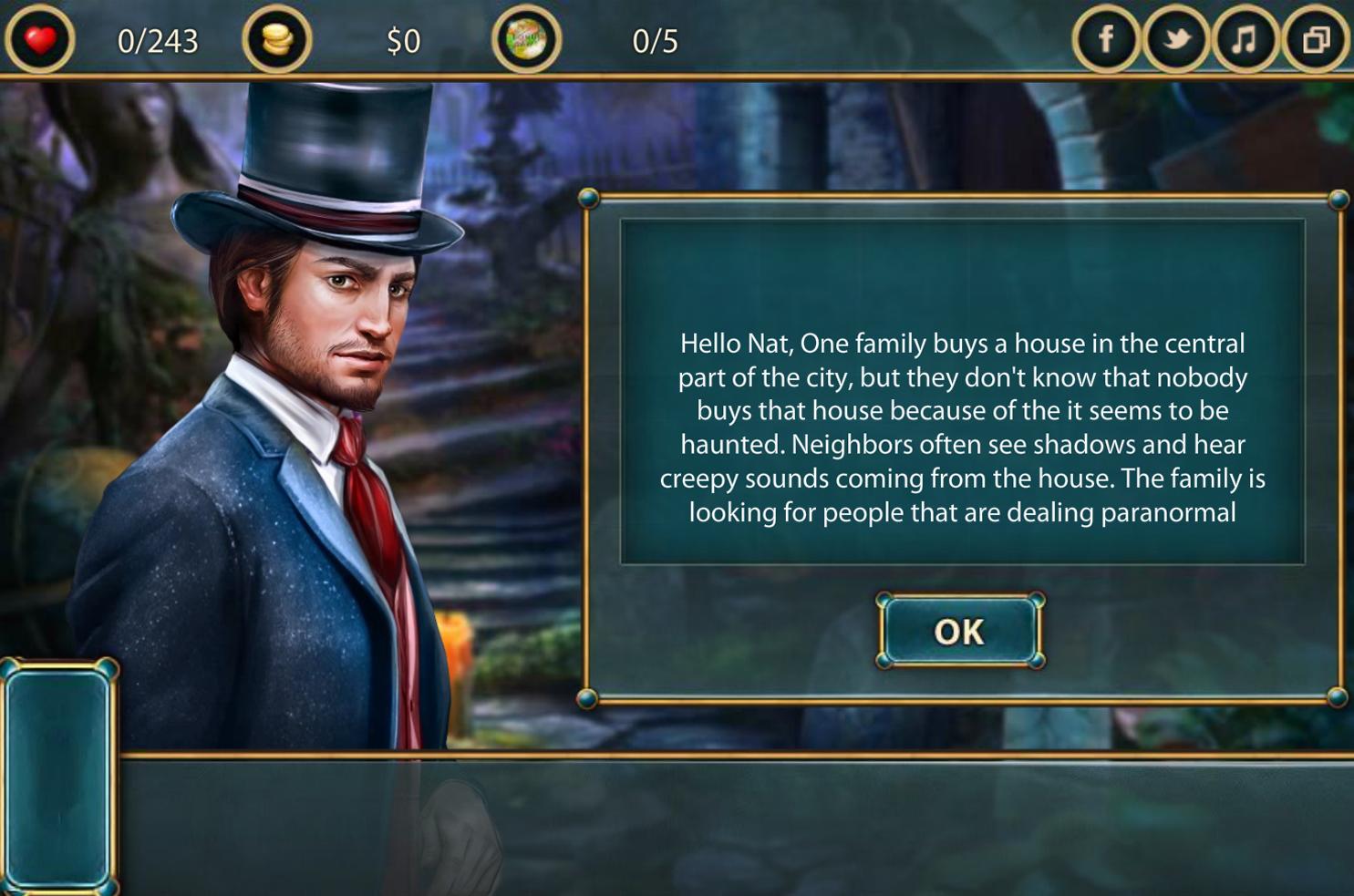The image size is (1354, 896).
Task: Select the Twitter sharing option
Action: point(1175,39)
